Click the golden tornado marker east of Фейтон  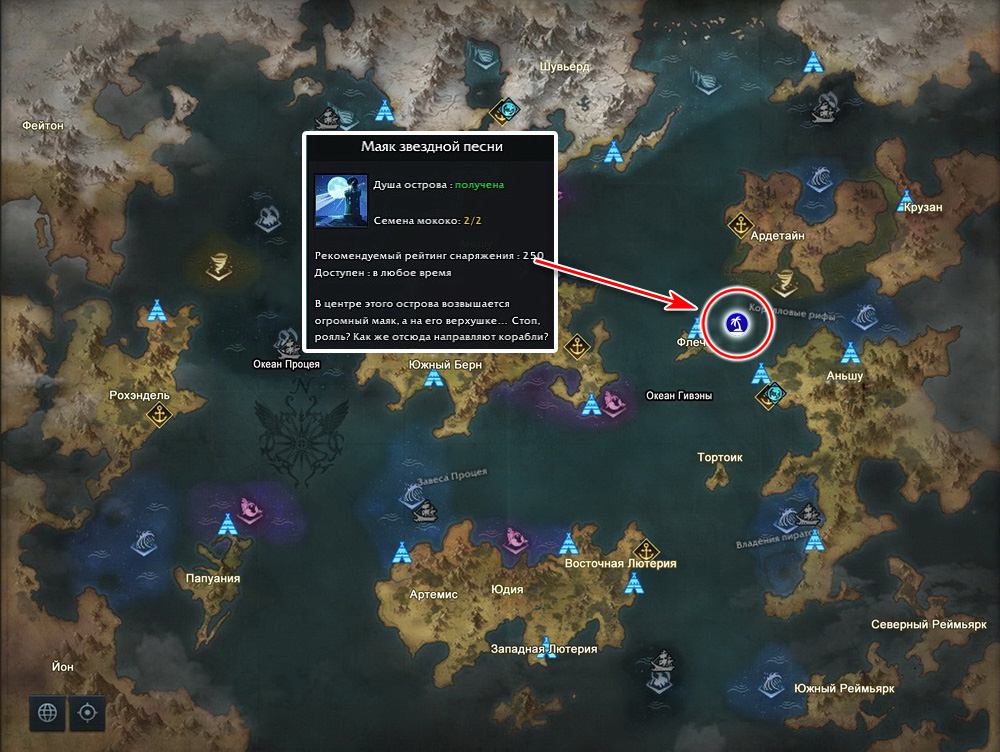(x=217, y=267)
